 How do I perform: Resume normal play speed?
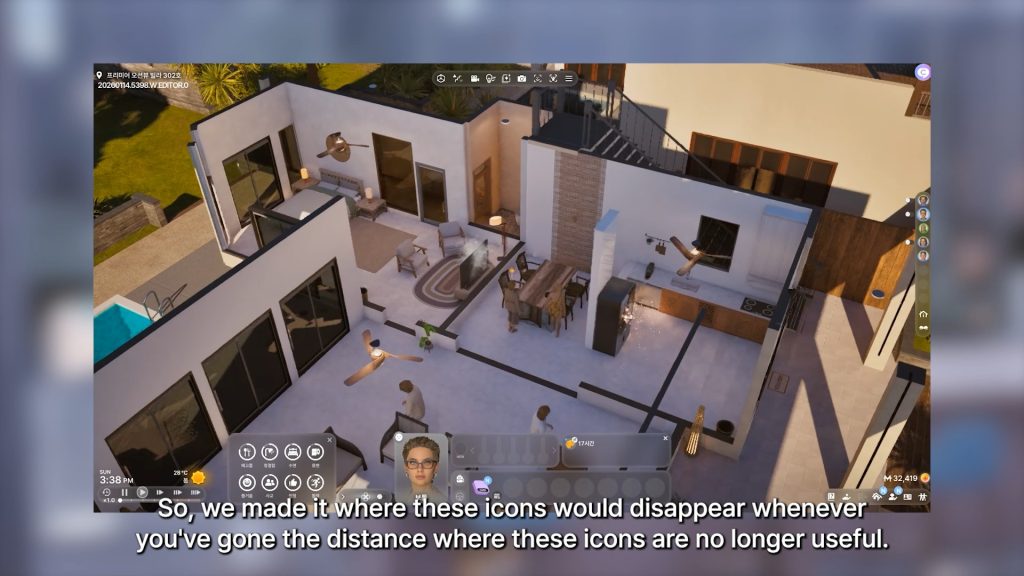coord(143,492)
